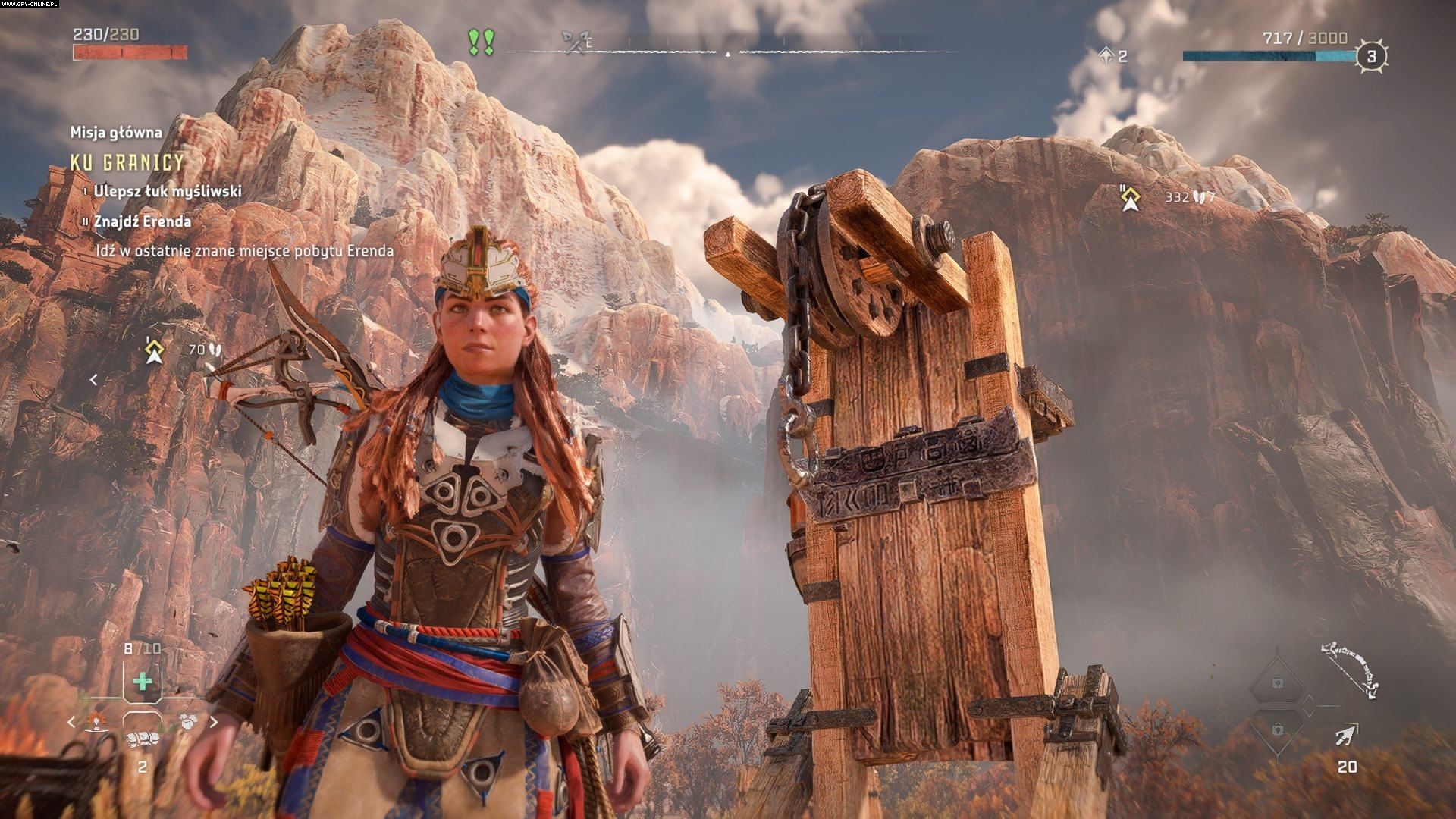This screenshot has width=1456, height=819.
Task: Cycle tools with the left arrow
Action: click(x=72, y=722)
